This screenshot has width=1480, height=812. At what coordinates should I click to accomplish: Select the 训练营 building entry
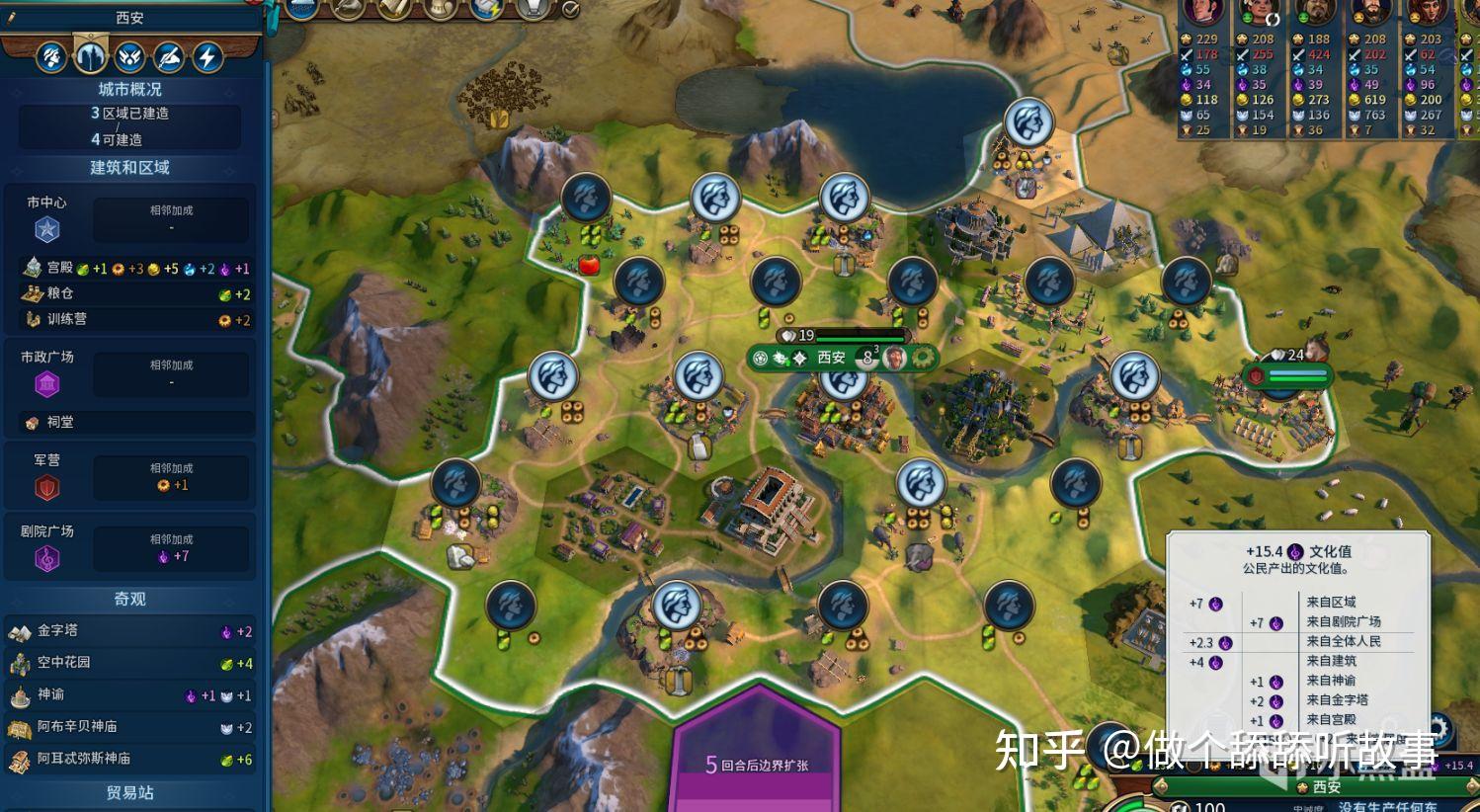coord(129,319)
